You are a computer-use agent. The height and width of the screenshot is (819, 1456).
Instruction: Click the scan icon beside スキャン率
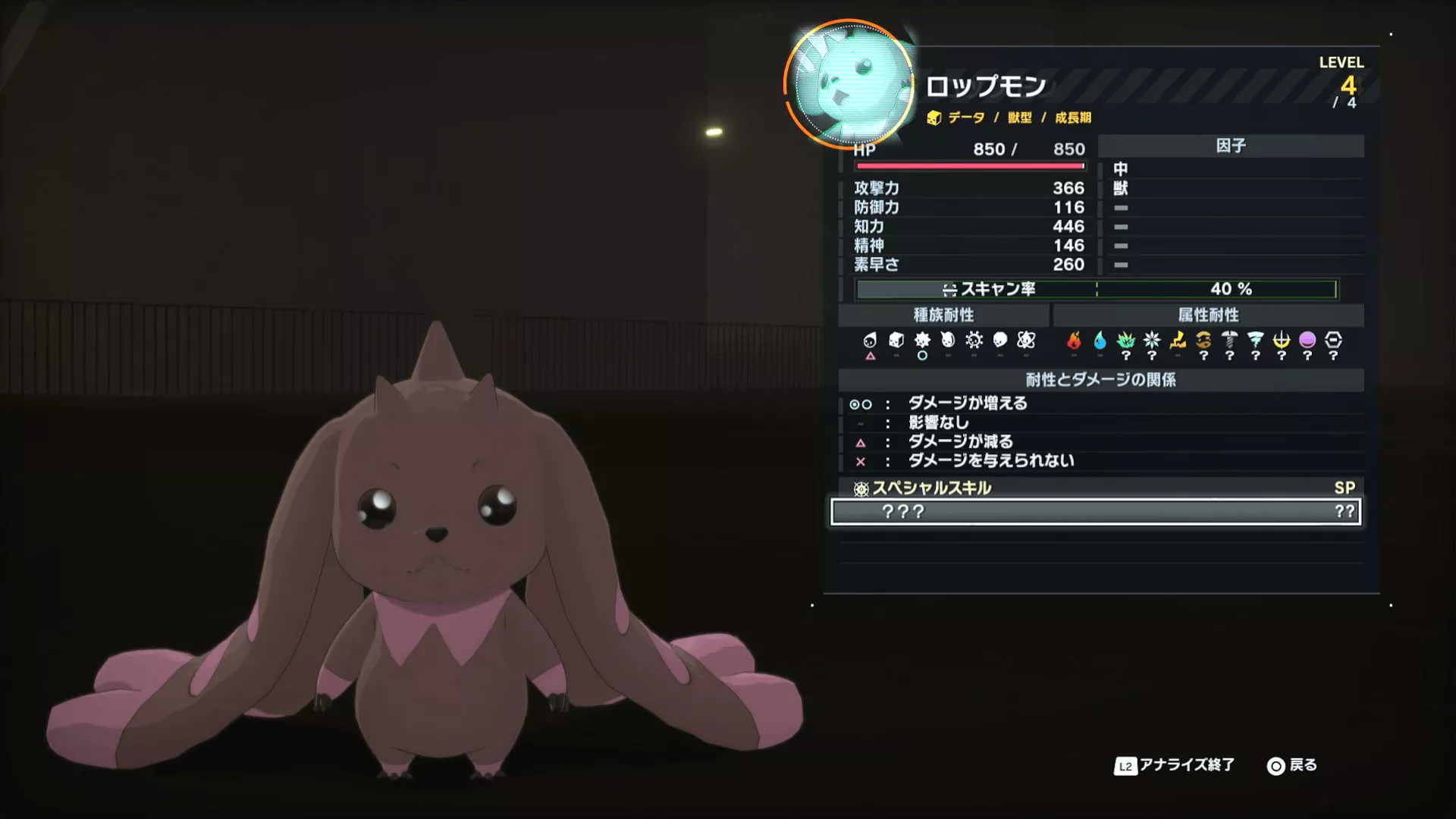(x=948, y=289)
